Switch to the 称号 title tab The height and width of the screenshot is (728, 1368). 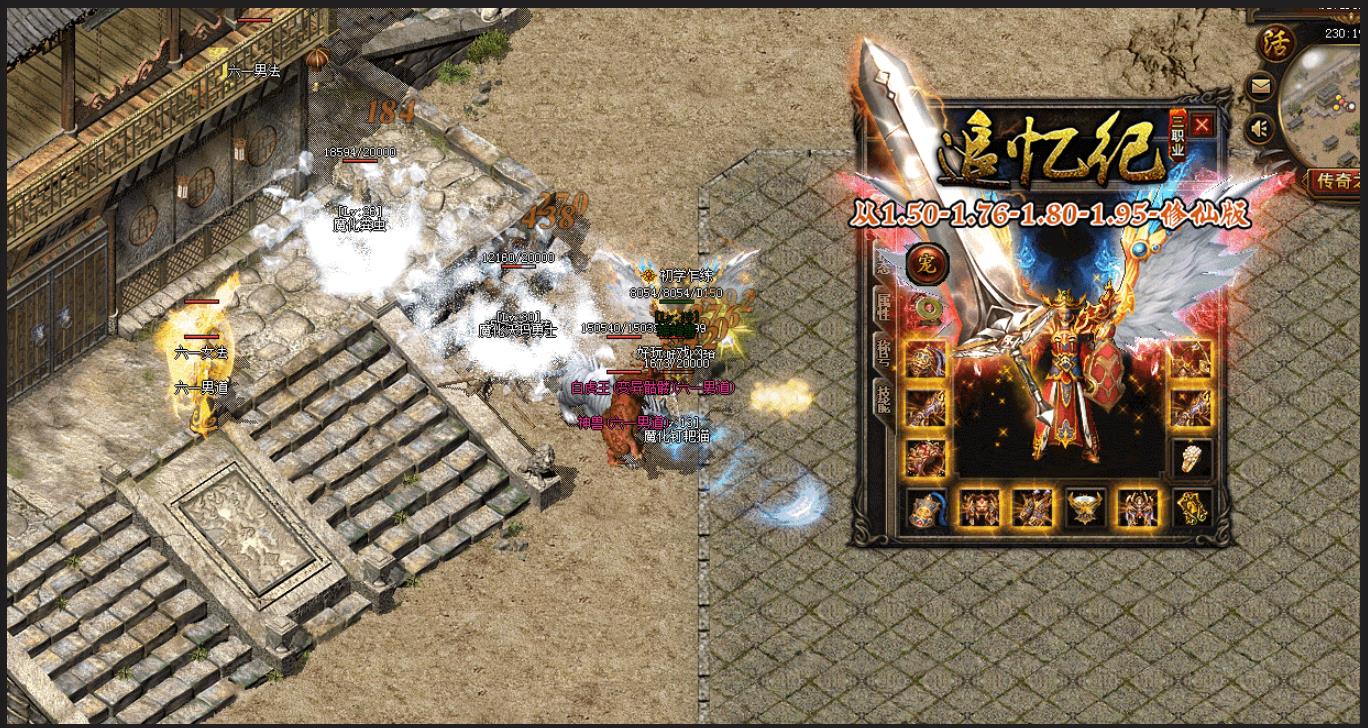pos(884,352)
